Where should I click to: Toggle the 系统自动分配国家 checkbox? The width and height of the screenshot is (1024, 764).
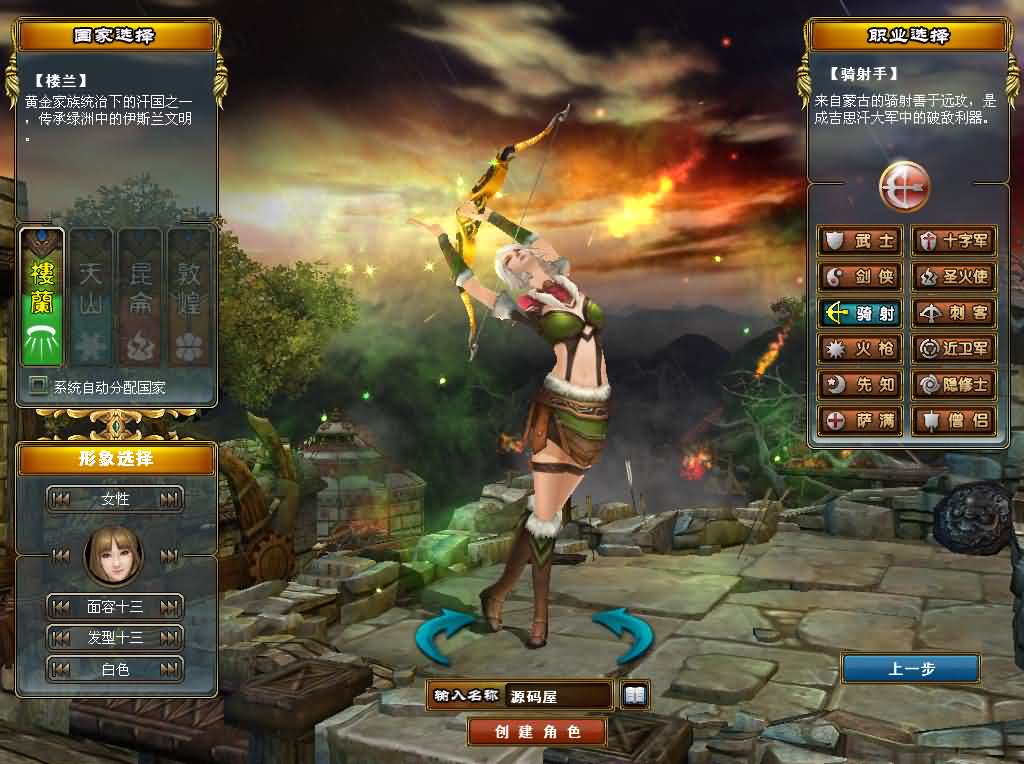38,385
